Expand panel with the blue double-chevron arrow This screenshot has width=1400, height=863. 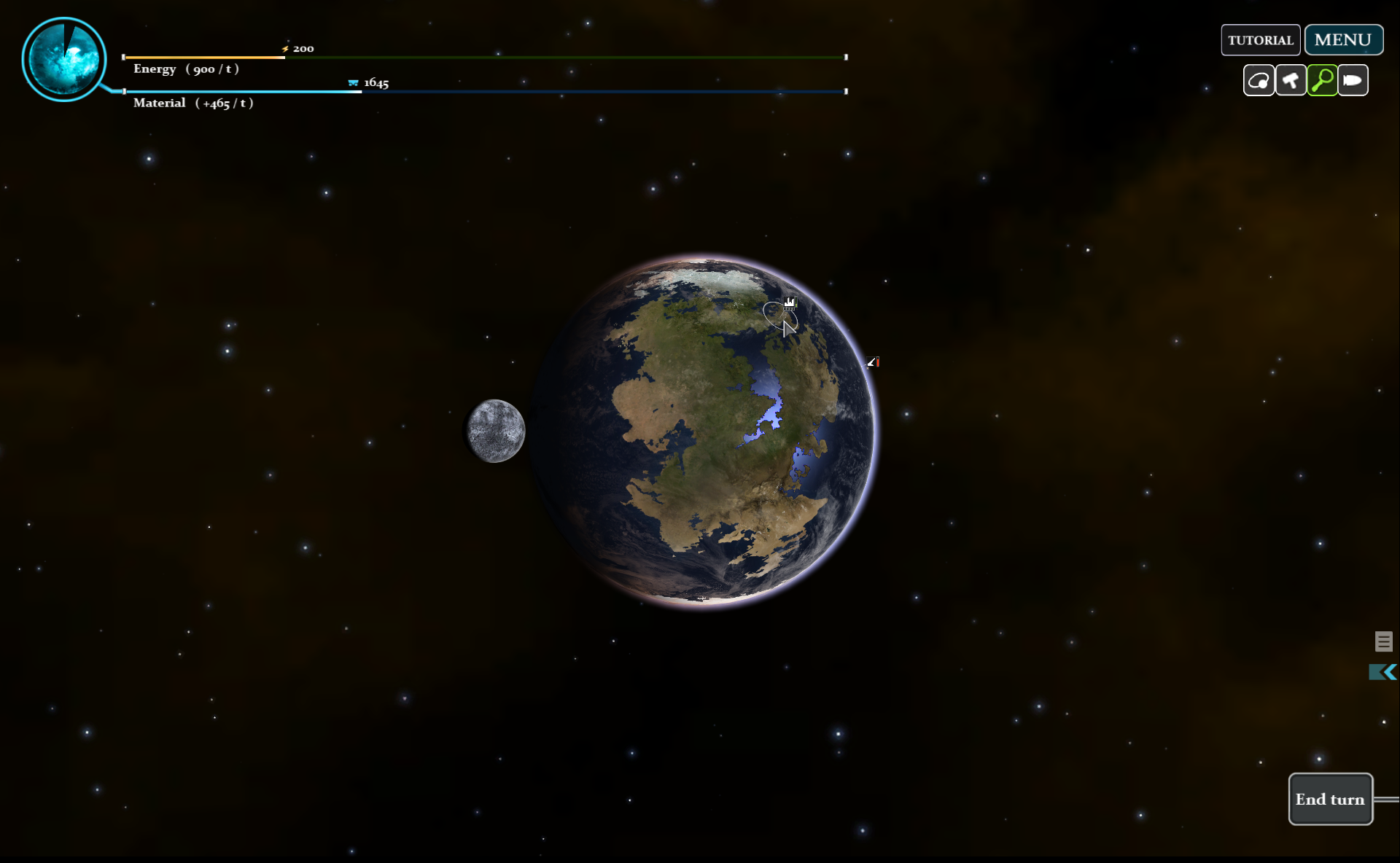[1382, 673]
